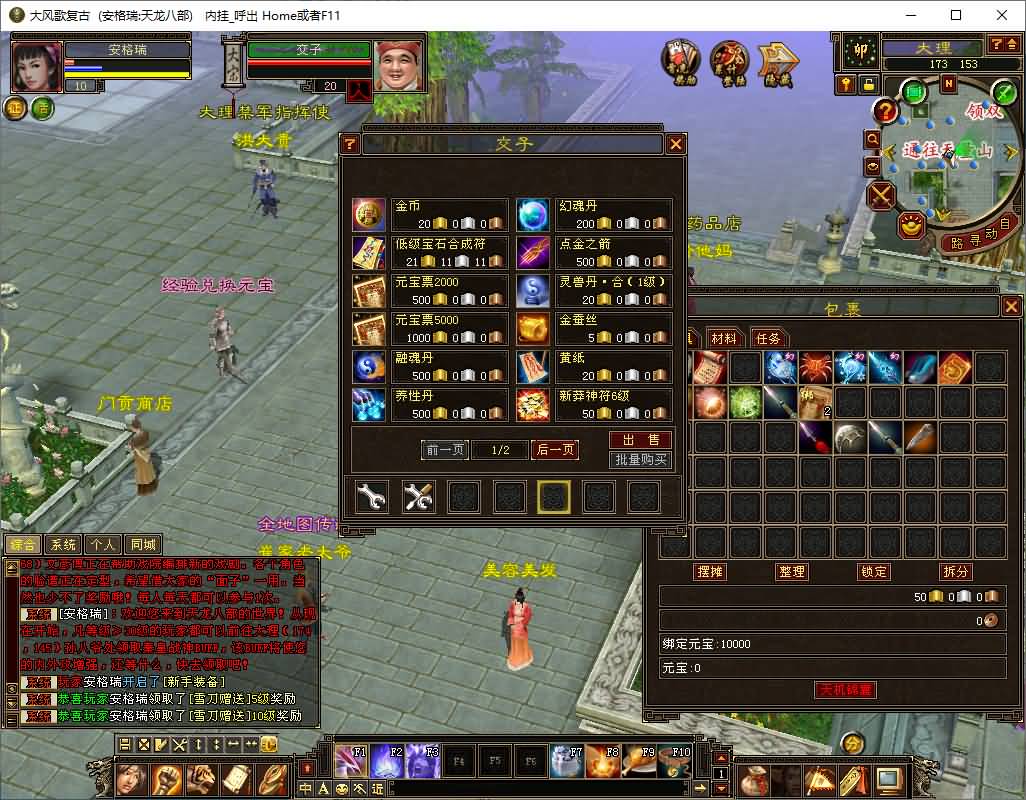Select the 同城 chat channel tab
The image size is (1026, 800).
(x=143, y=545)
